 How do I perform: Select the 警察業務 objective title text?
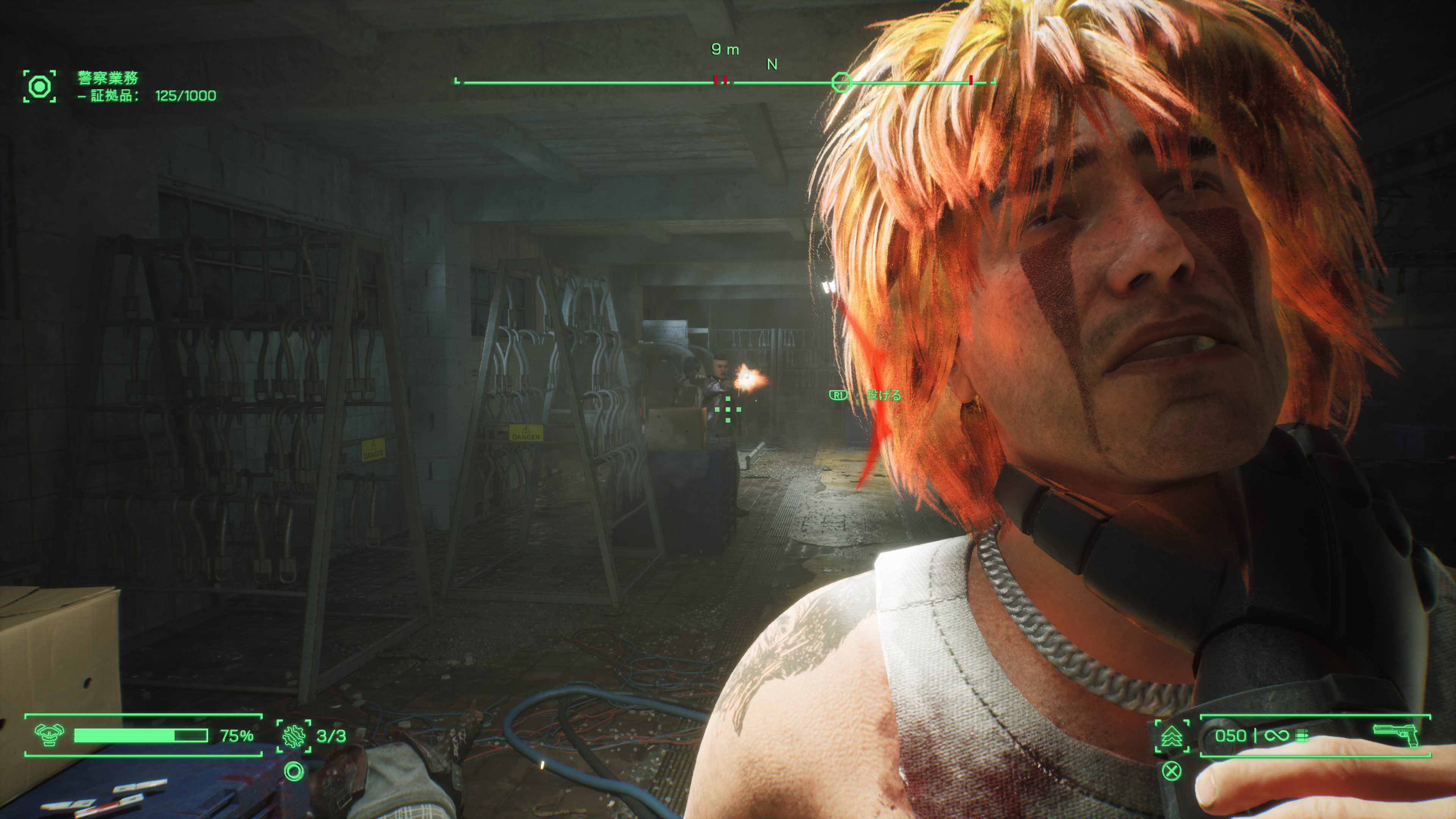[x=108, y=77]
